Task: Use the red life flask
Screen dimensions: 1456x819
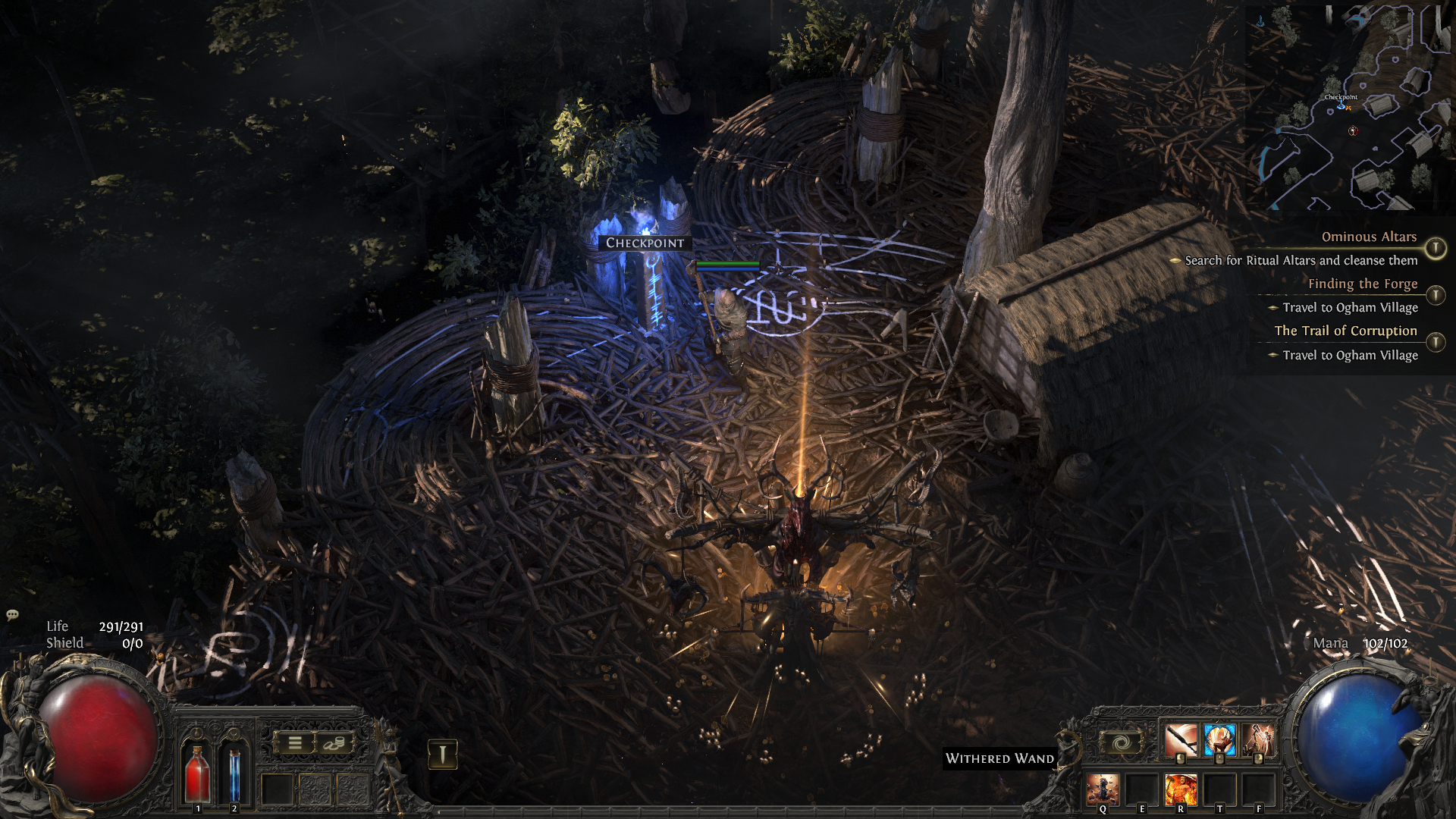Action: coord(198,772)
